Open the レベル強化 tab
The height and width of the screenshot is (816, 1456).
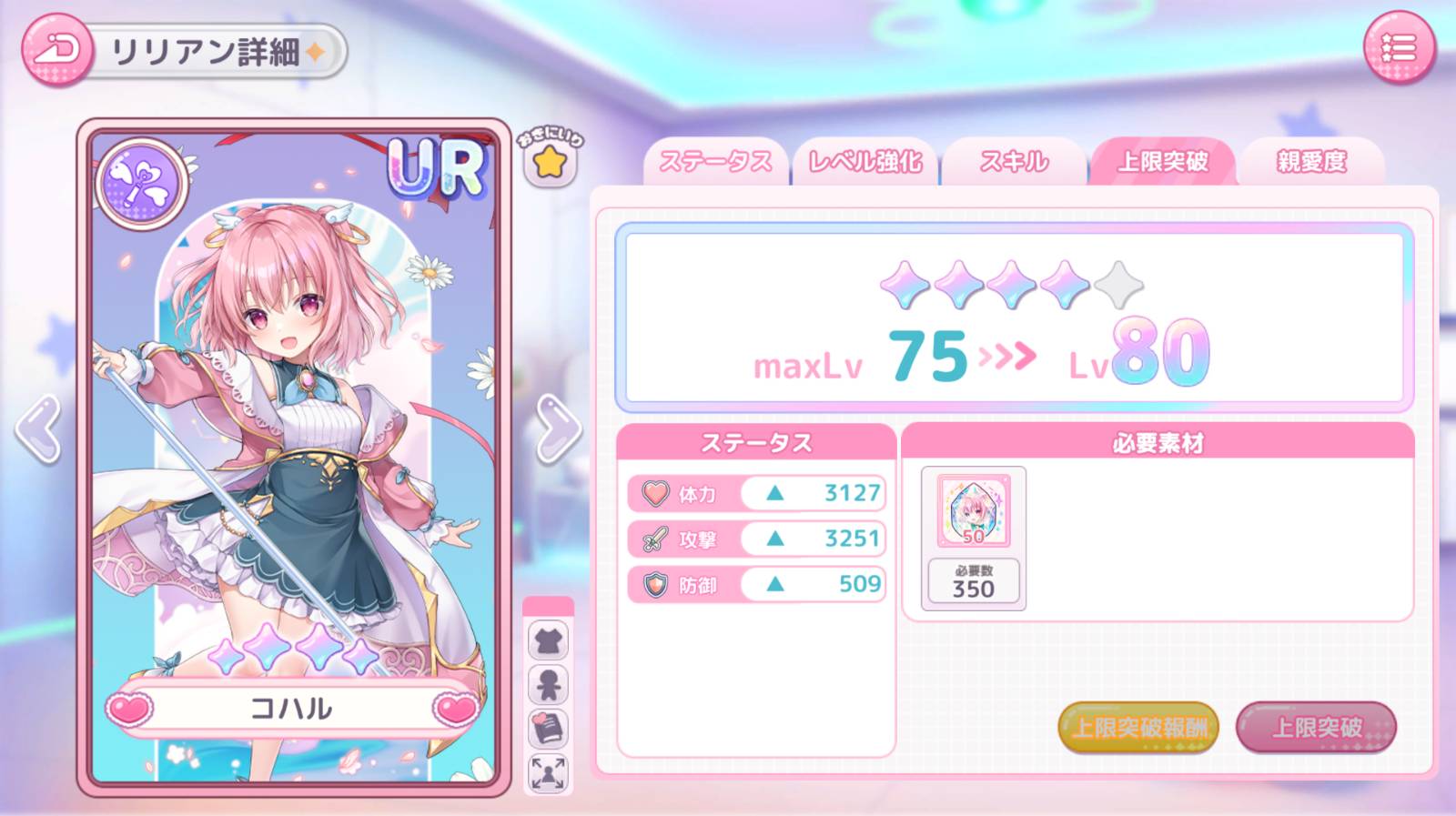tap(864, 162)
